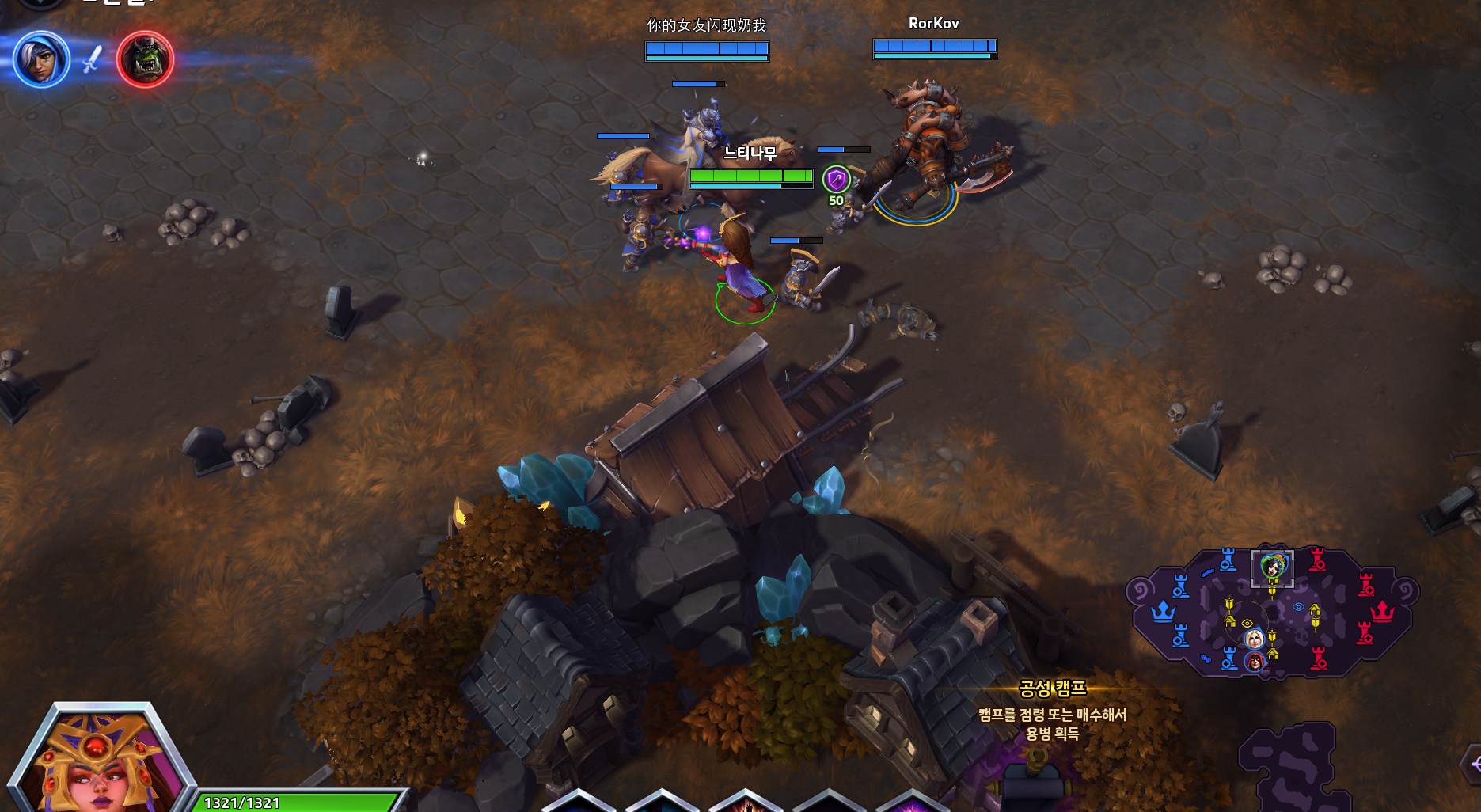
Task: Select the red-hooded hero icon on minimap
Action: click(1255, 660)
